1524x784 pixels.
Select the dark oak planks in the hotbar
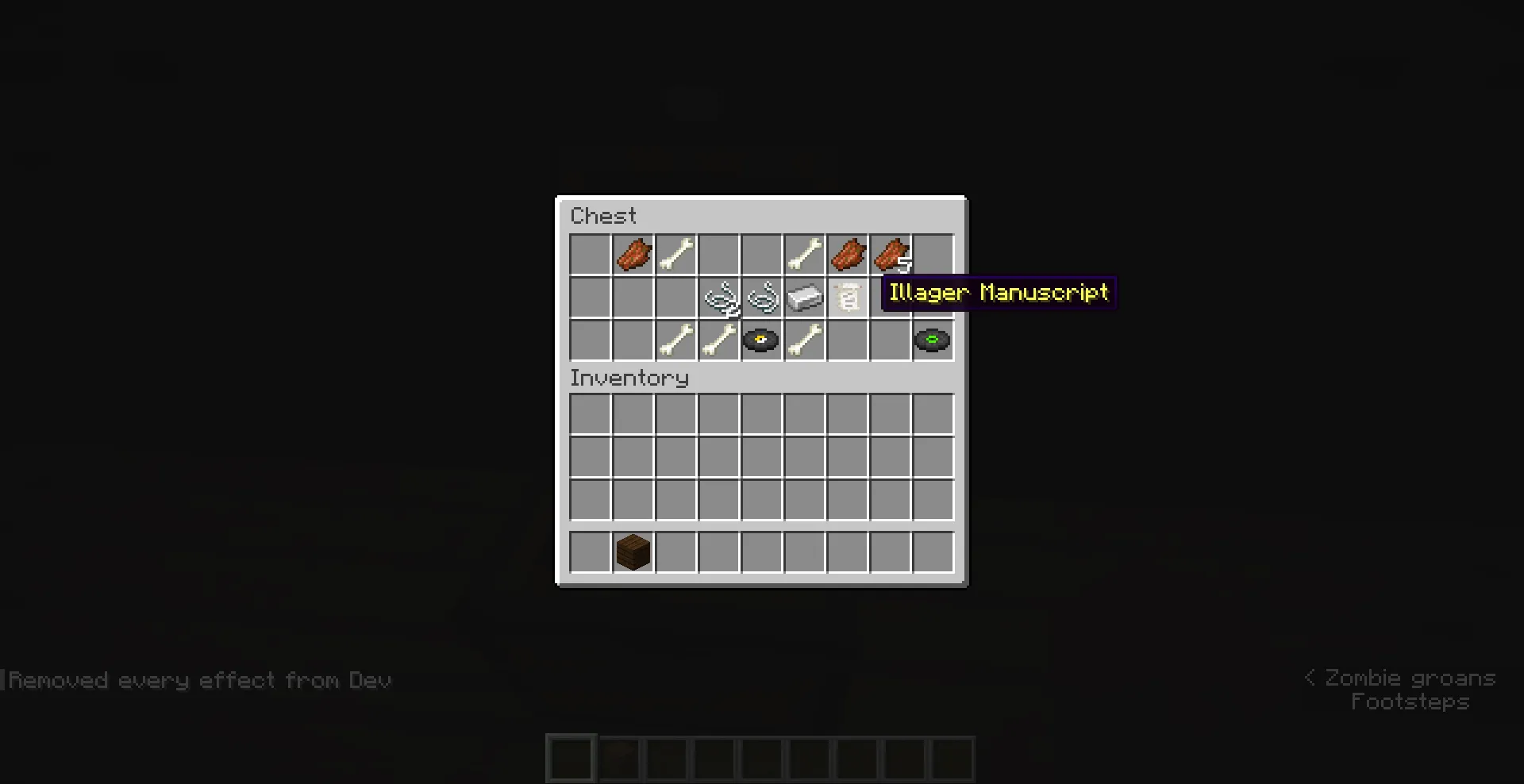coord(633,552)
